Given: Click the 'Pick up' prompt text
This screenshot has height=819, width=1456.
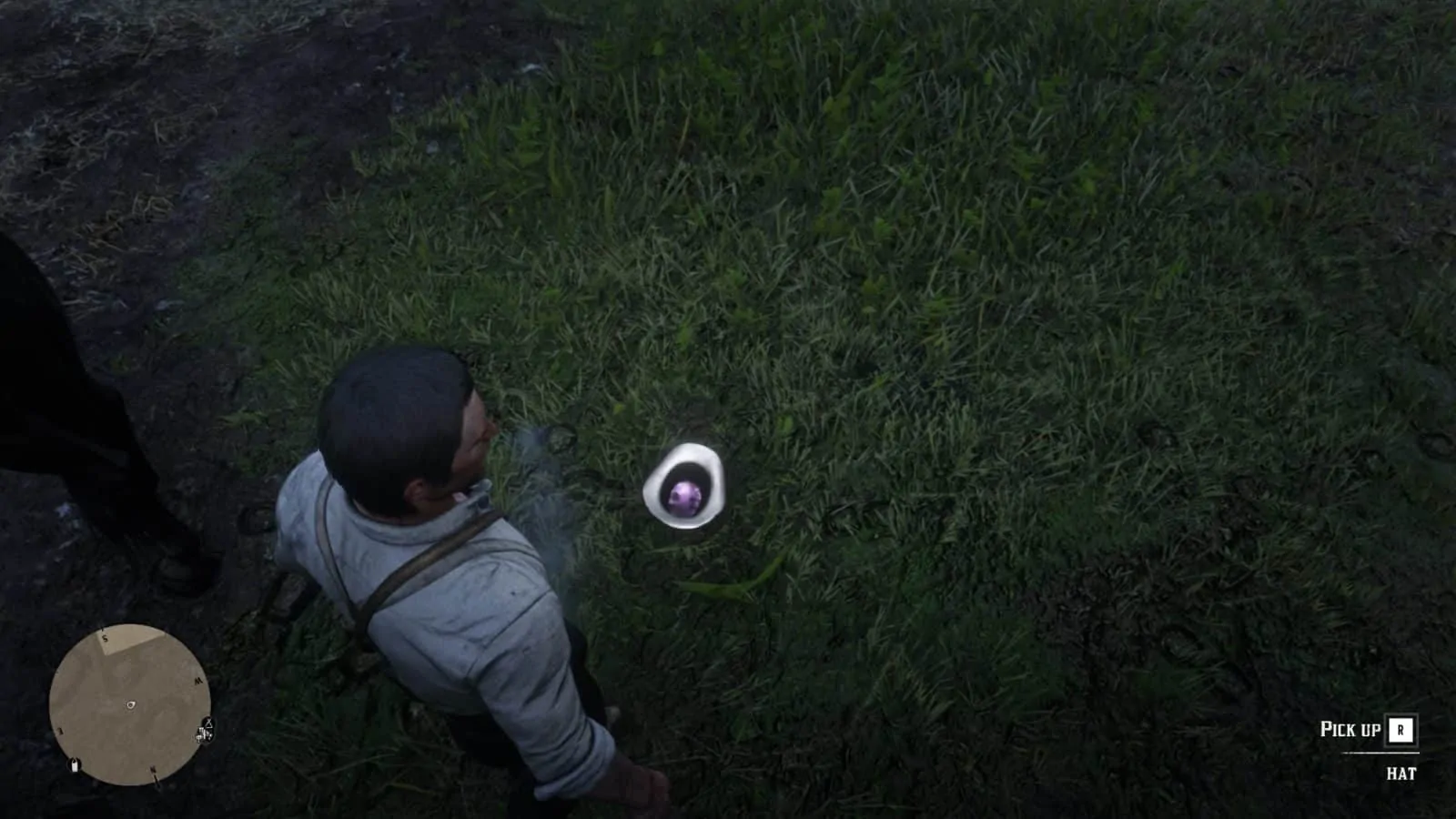Looking at the screenshot, I should tap(1351, 729).
